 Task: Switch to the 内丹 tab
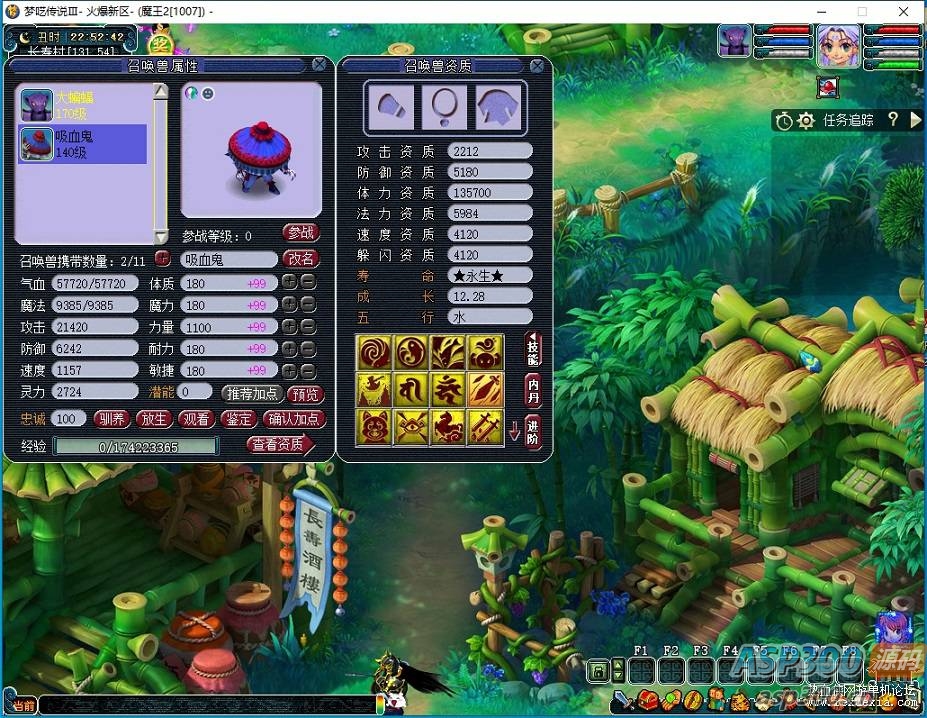click(x=533, y=389)
